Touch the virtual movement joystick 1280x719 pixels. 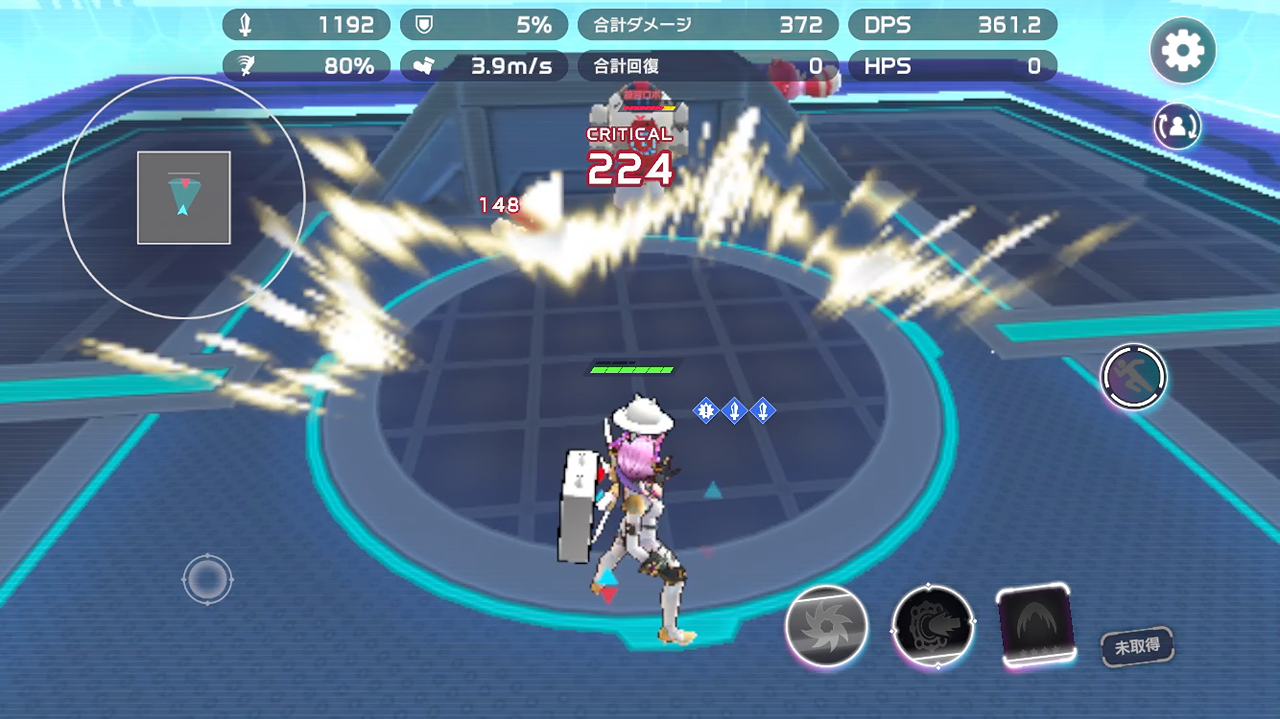(x=208, y=578)
